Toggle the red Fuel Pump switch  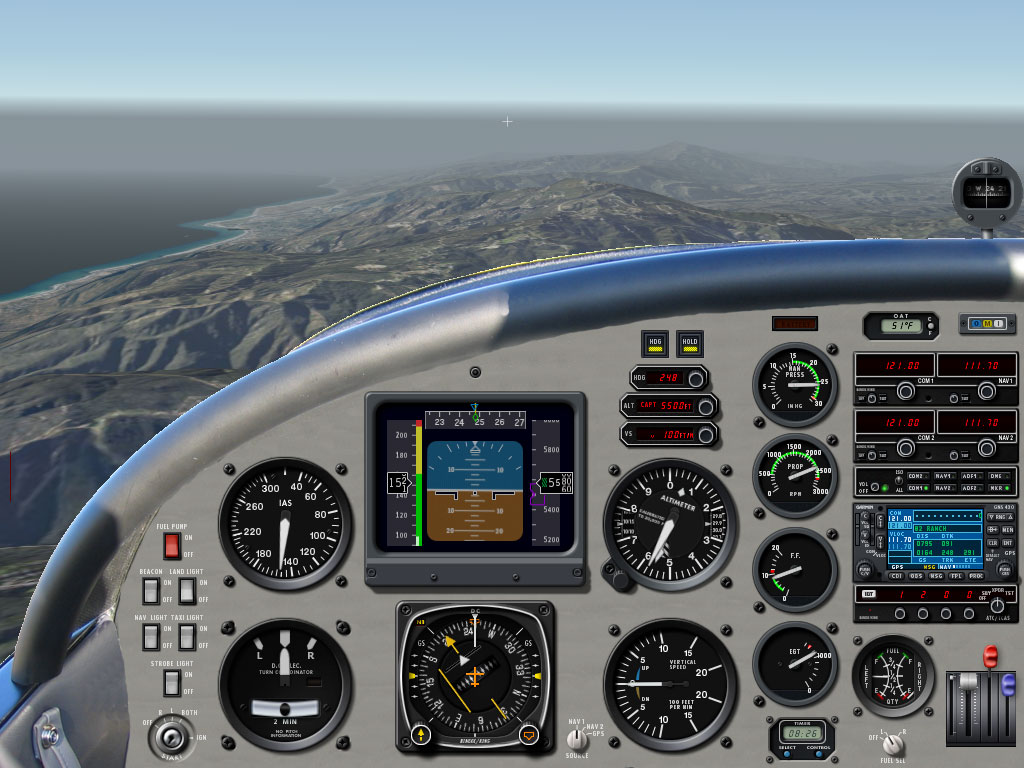[x=171, y=546]
